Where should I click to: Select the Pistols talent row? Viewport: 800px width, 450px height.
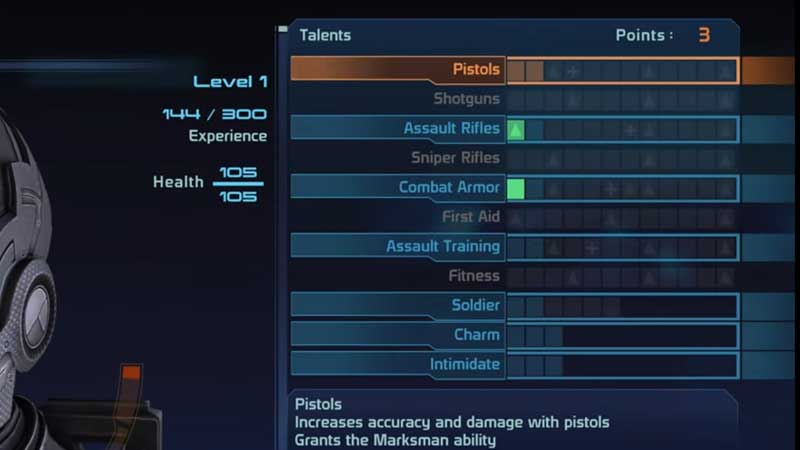click(475, 70)
